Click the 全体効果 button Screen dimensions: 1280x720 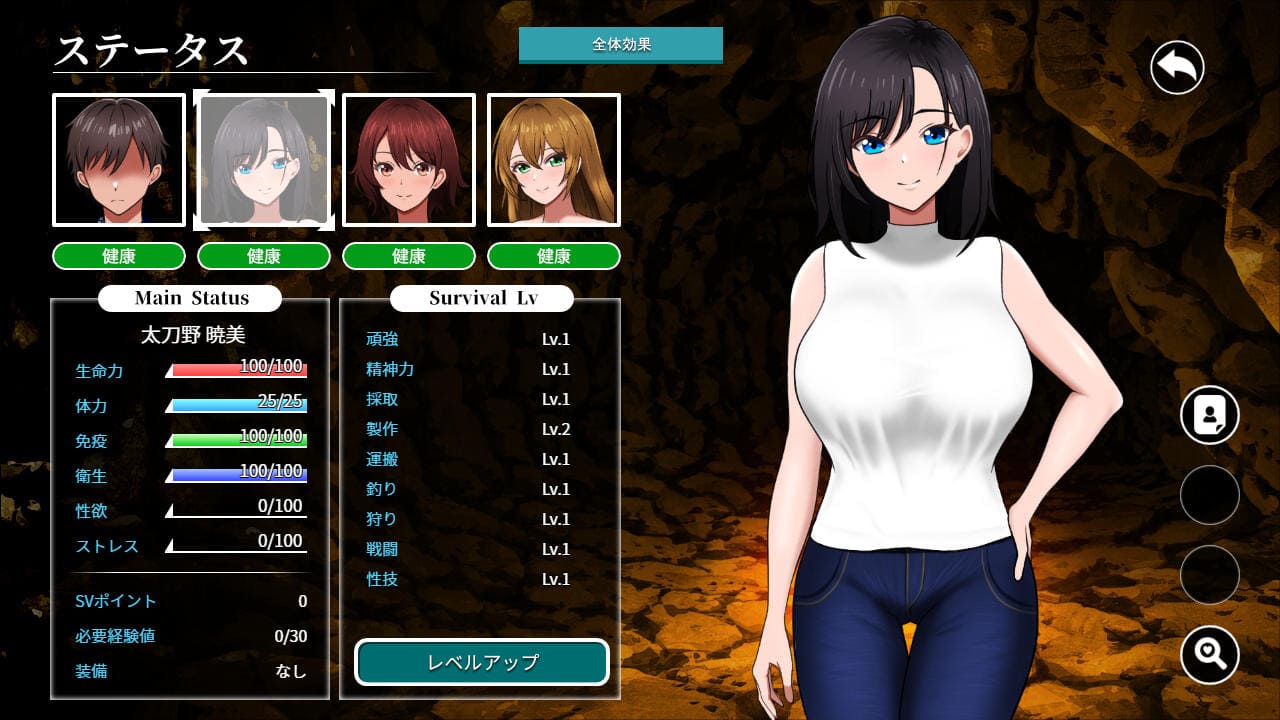[620, 45]
